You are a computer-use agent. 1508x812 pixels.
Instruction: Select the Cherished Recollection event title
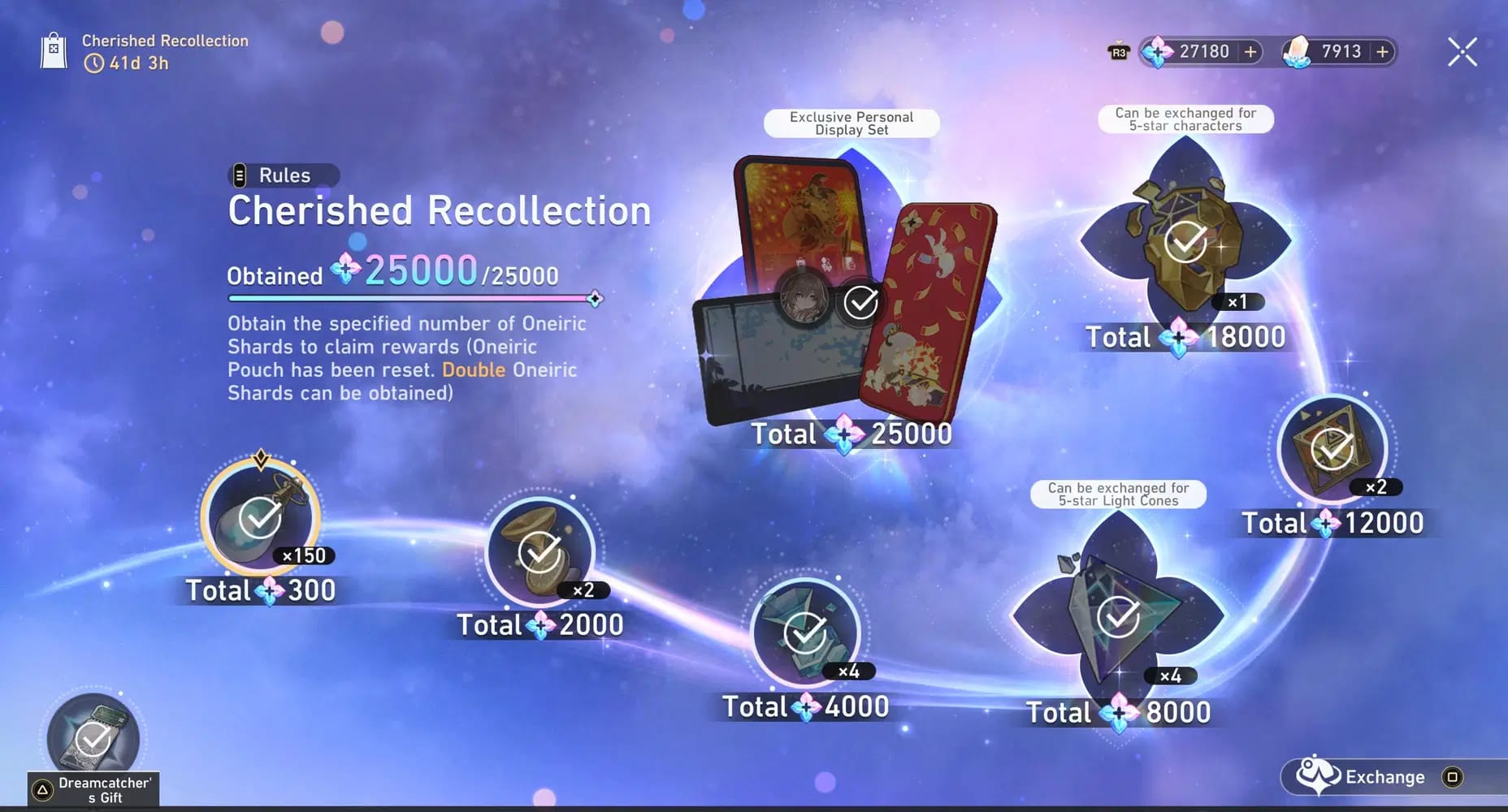440,210
